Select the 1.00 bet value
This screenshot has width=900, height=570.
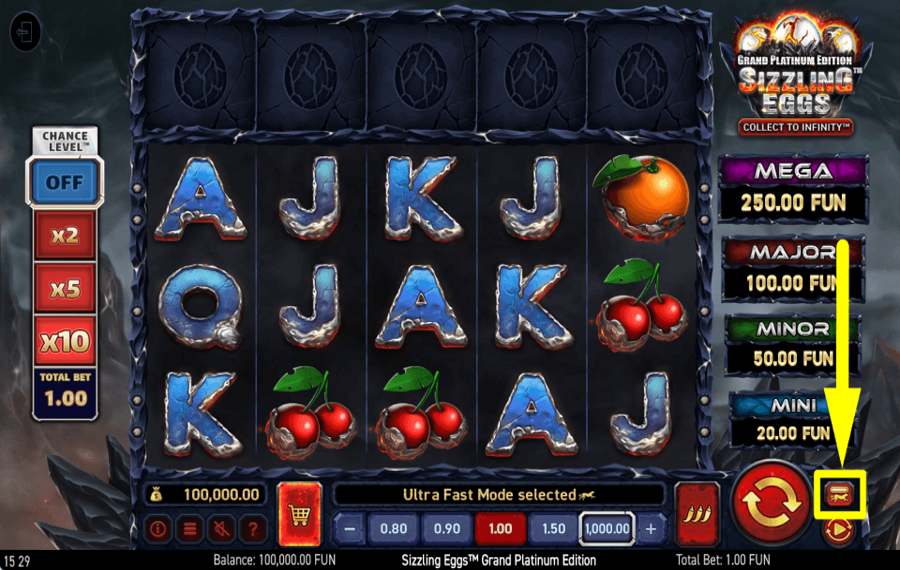[x=499, y=528]
